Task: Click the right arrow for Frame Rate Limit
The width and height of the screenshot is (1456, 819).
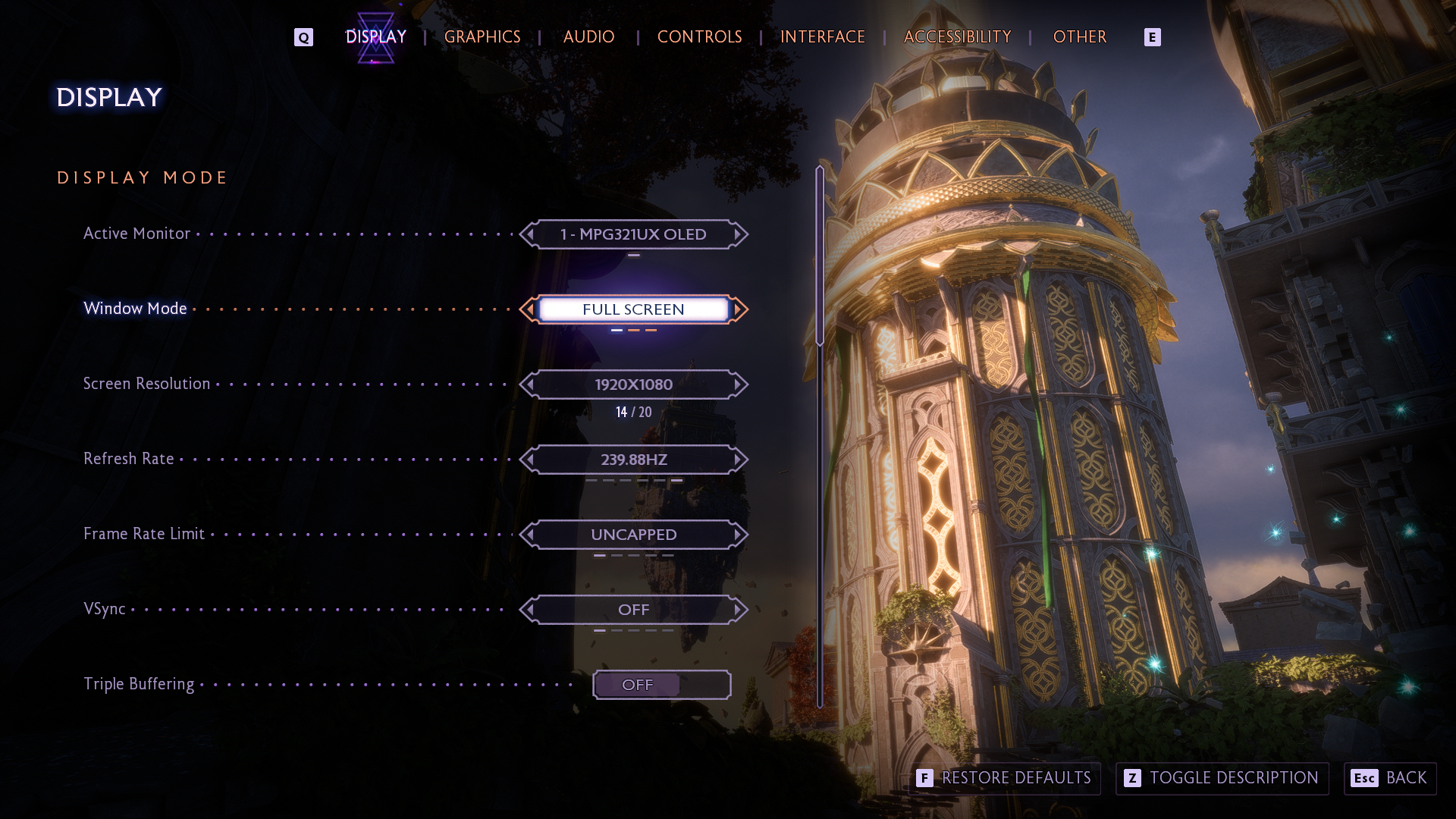Action: tap(738, 535)
